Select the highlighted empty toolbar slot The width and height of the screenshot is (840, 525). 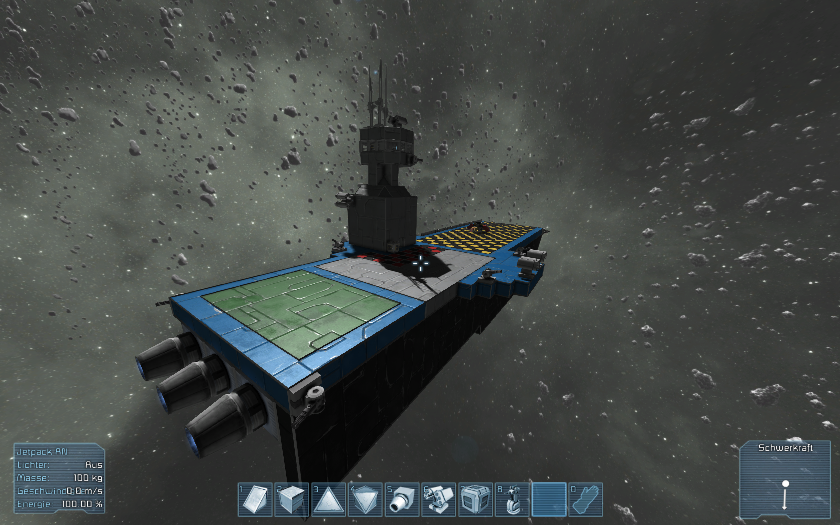[549, 499]
